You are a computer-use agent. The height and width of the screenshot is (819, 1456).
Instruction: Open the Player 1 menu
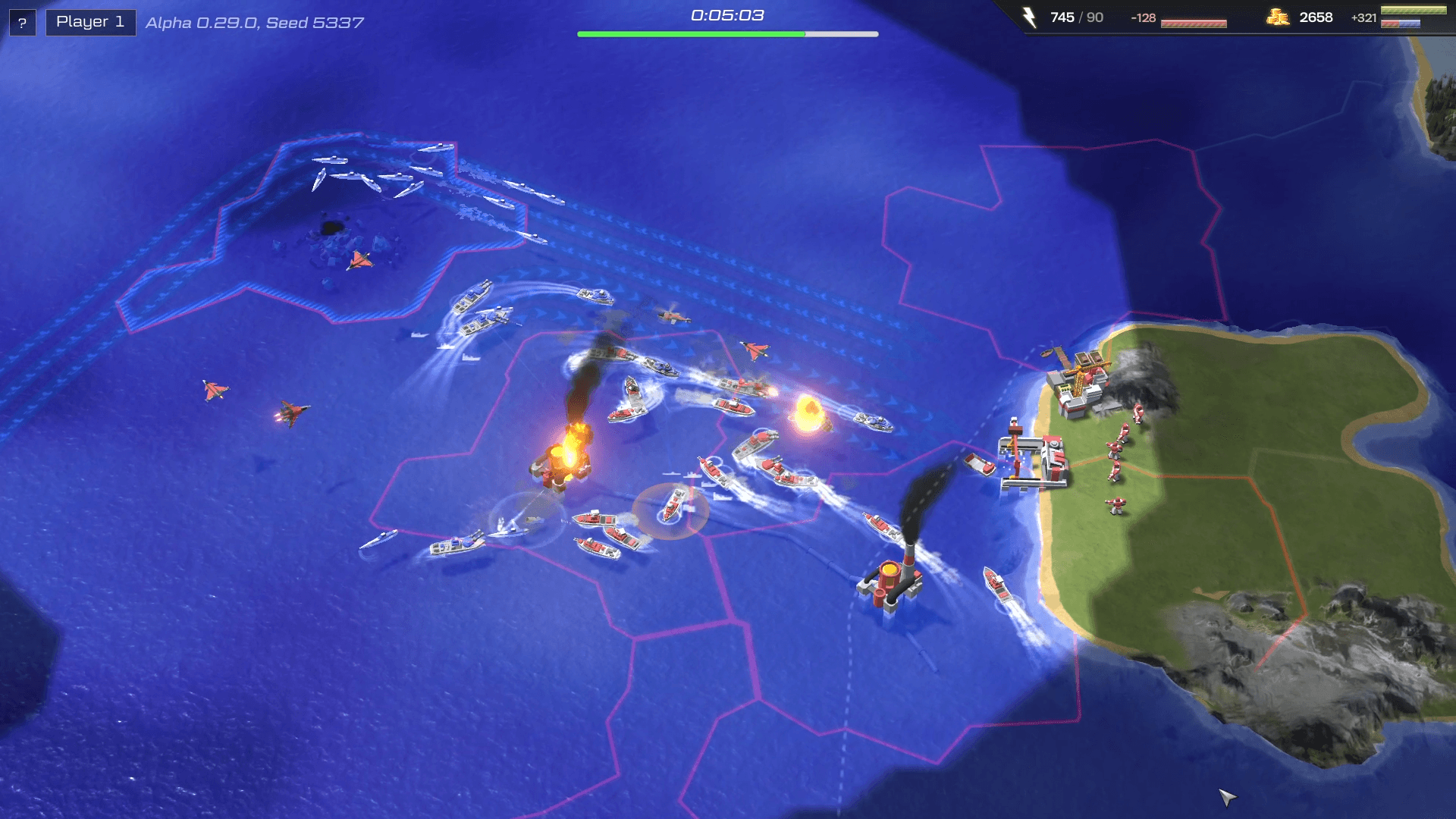coord(89,21)
